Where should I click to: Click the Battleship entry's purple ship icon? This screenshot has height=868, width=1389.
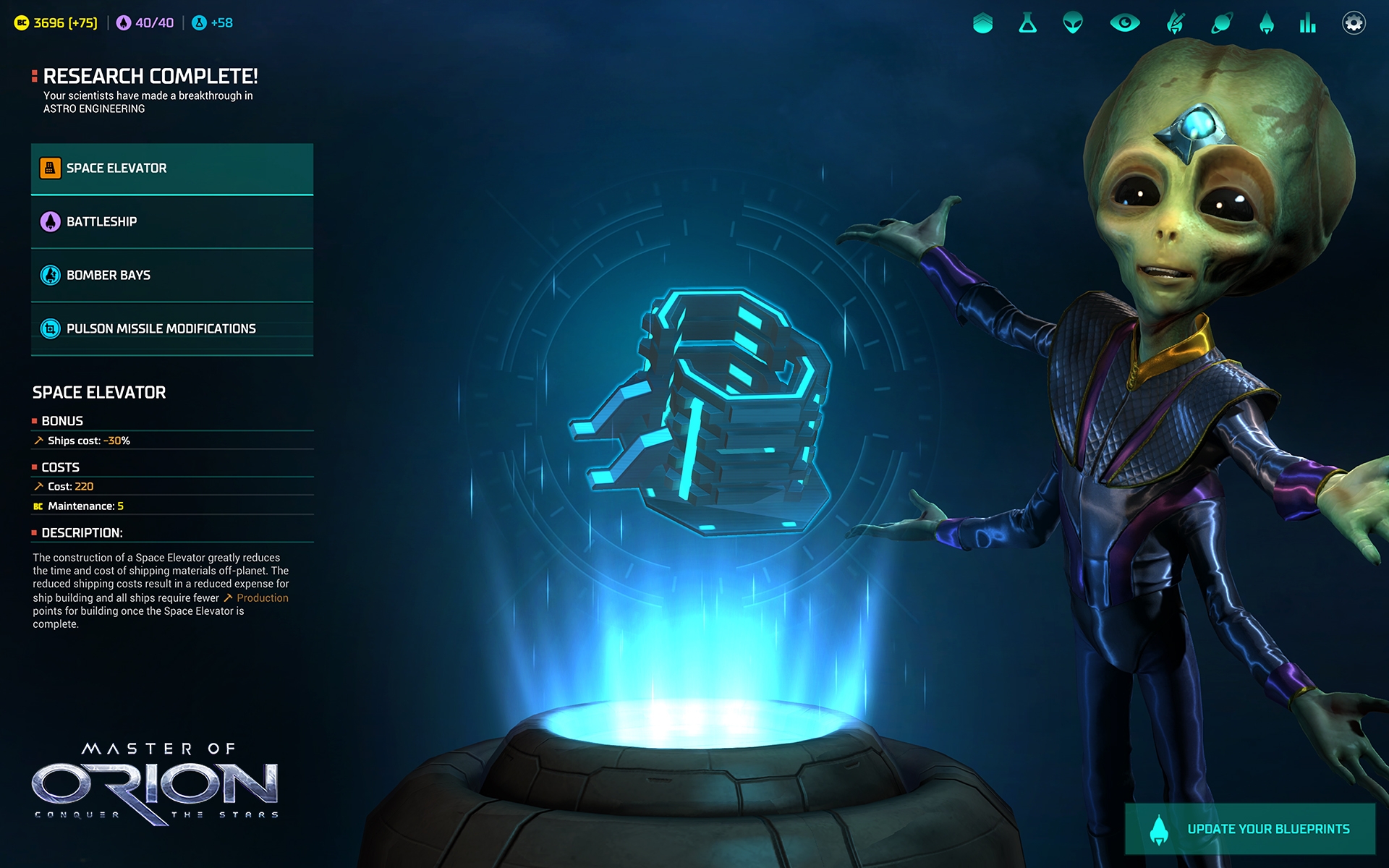click(x=48, y=222)
